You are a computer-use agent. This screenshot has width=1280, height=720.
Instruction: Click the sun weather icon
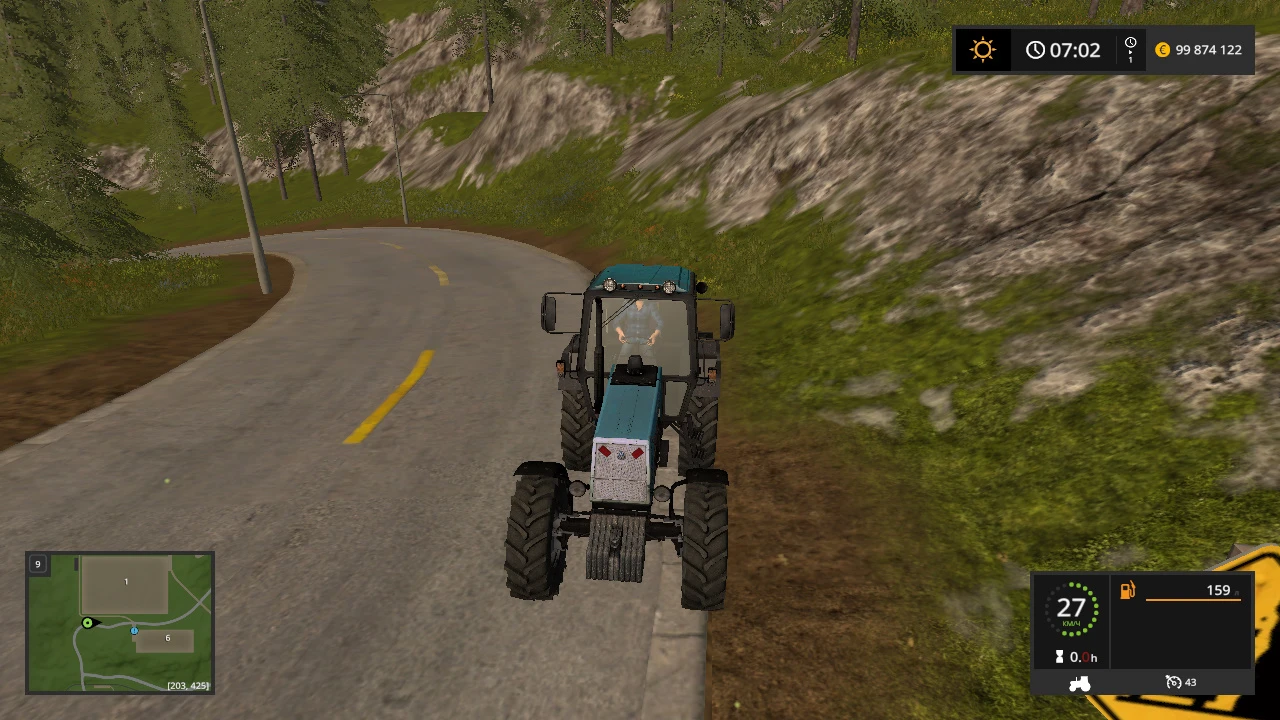(983, 49)
